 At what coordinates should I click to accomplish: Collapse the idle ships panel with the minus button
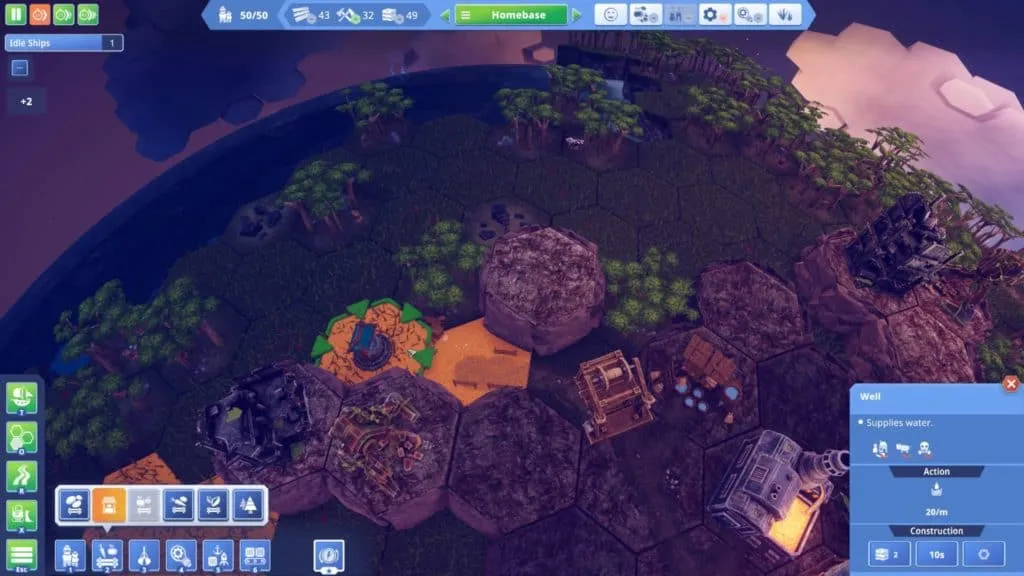(x=20, y=68)
